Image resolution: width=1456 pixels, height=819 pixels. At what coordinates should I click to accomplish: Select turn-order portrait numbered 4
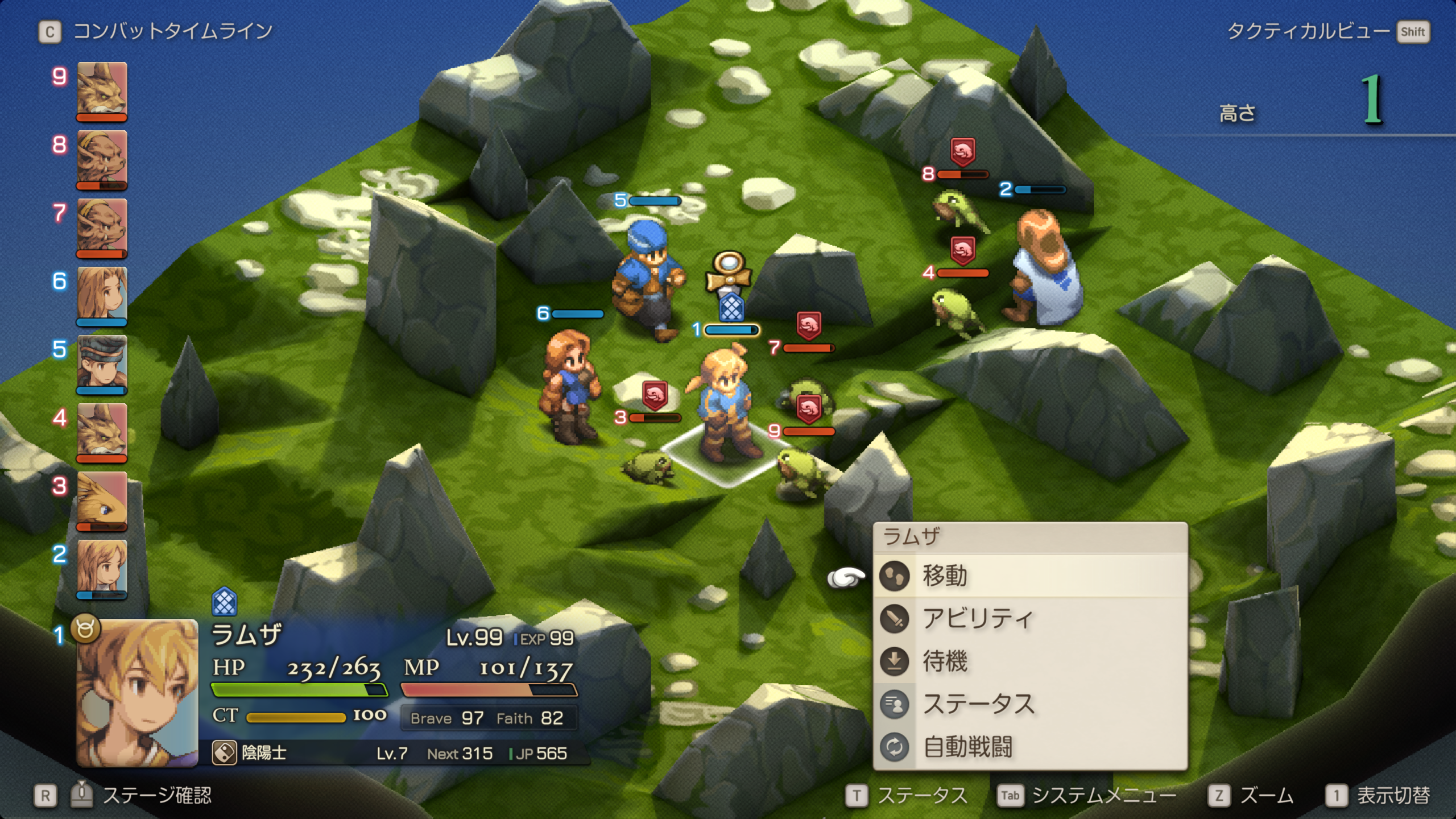tap(102, 431)
